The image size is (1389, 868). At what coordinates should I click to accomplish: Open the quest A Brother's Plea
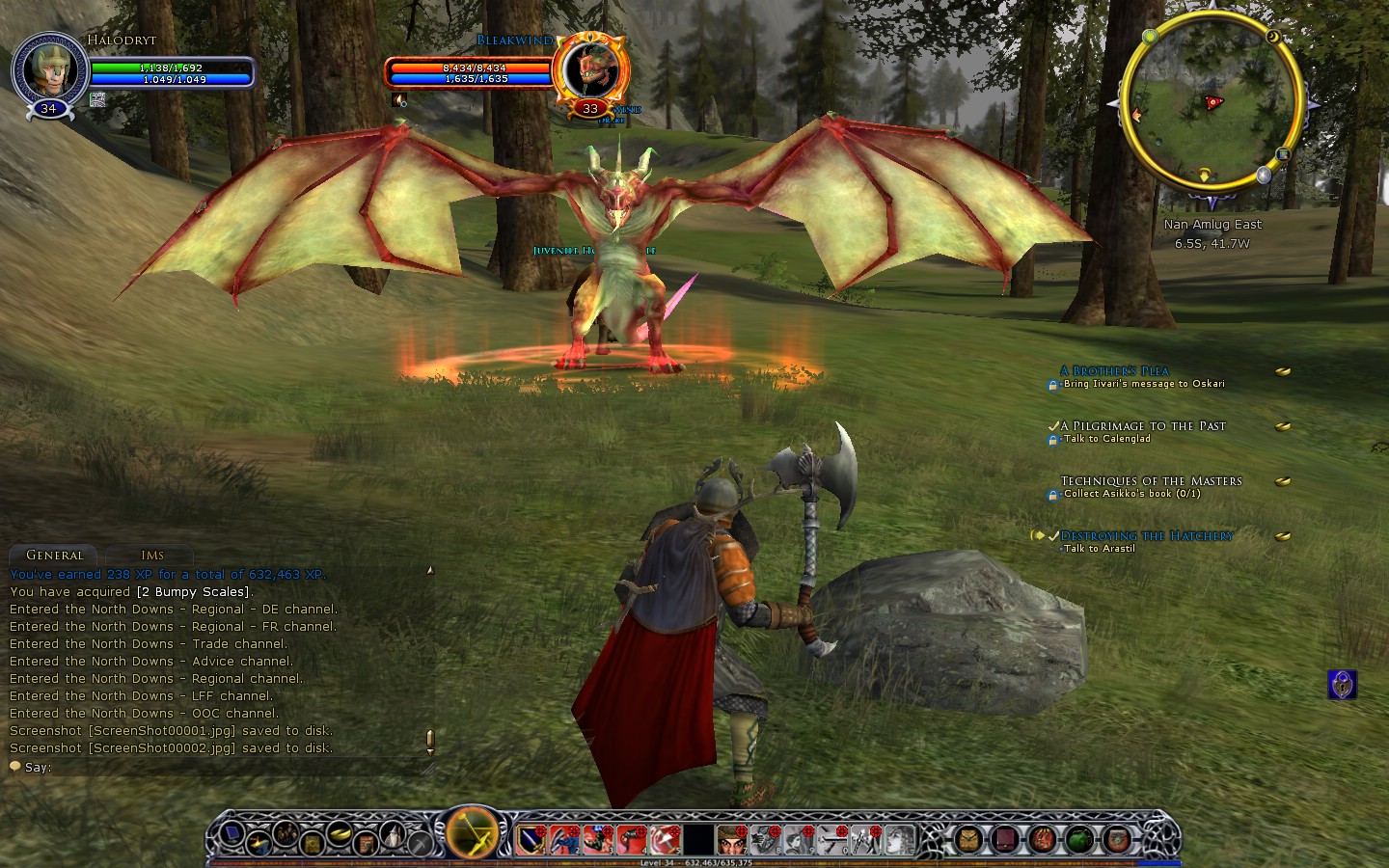1112,370
